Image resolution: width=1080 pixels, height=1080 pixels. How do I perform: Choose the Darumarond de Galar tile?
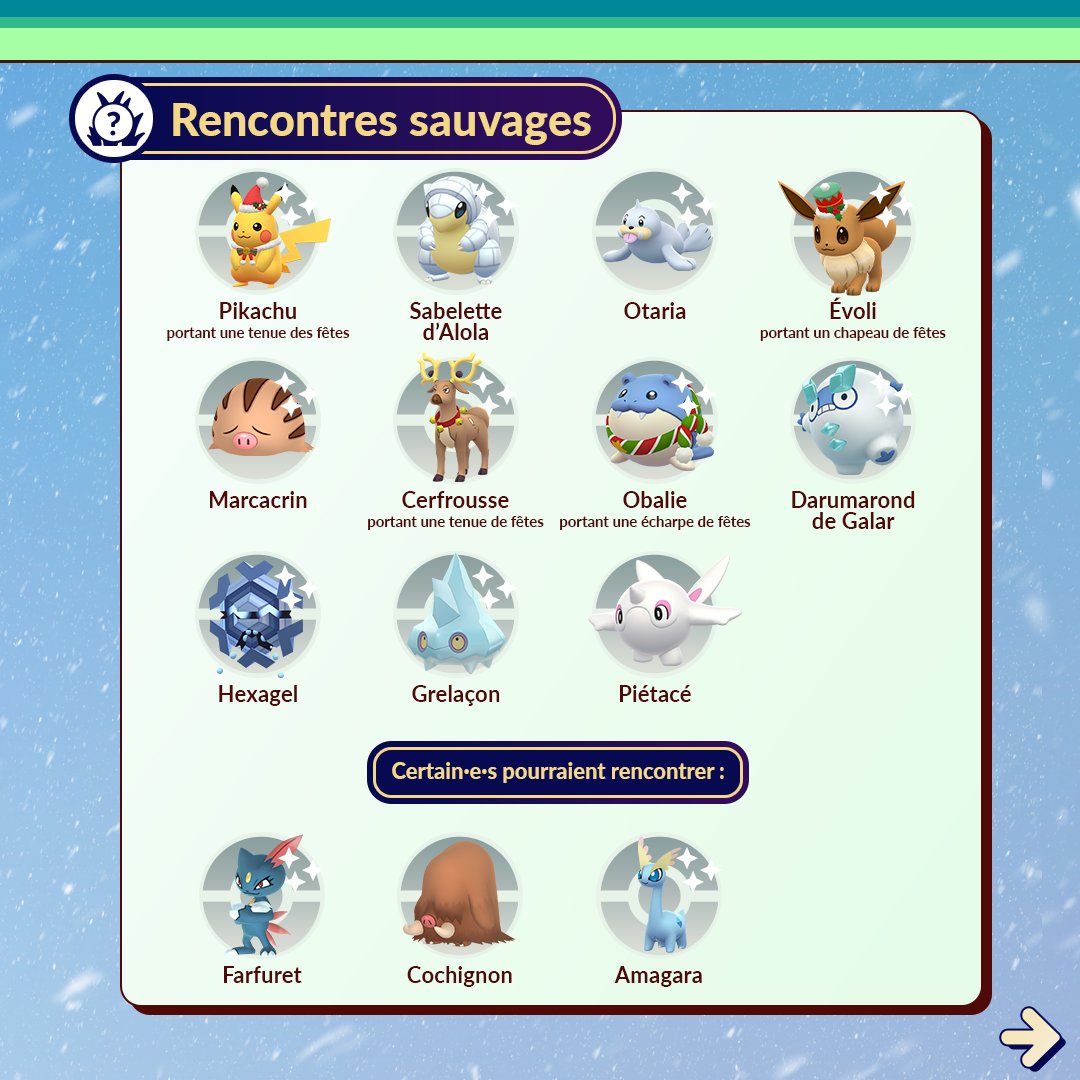click(x=852, y=422)
